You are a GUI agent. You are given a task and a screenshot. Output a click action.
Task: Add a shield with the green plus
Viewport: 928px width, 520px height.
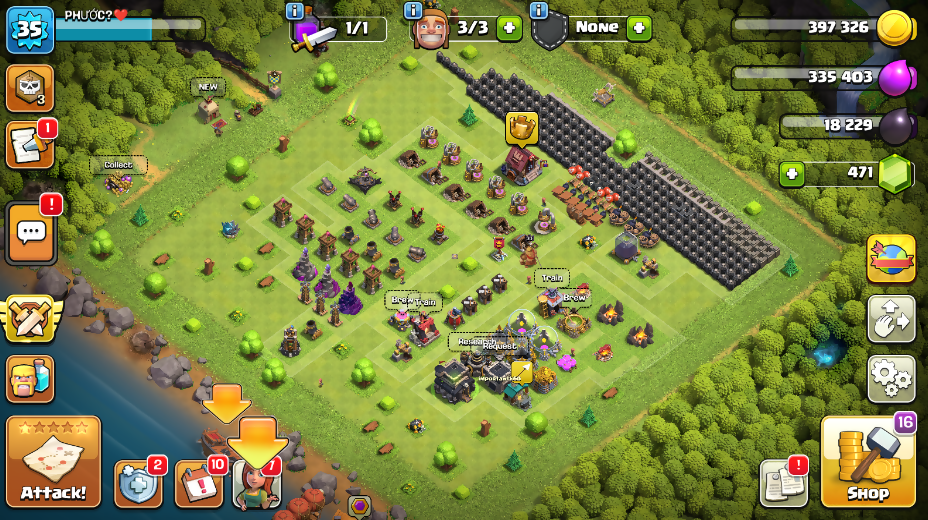click(639, 28)
